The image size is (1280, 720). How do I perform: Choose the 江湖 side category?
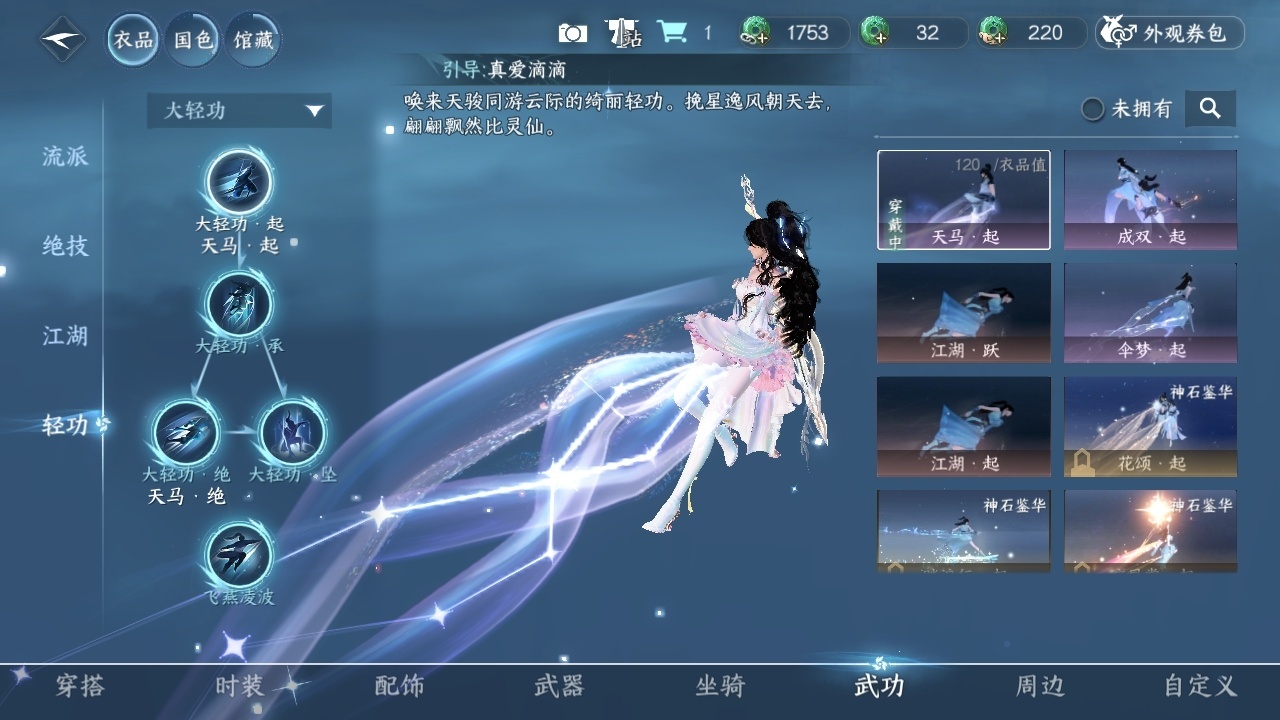click(65, 336)
